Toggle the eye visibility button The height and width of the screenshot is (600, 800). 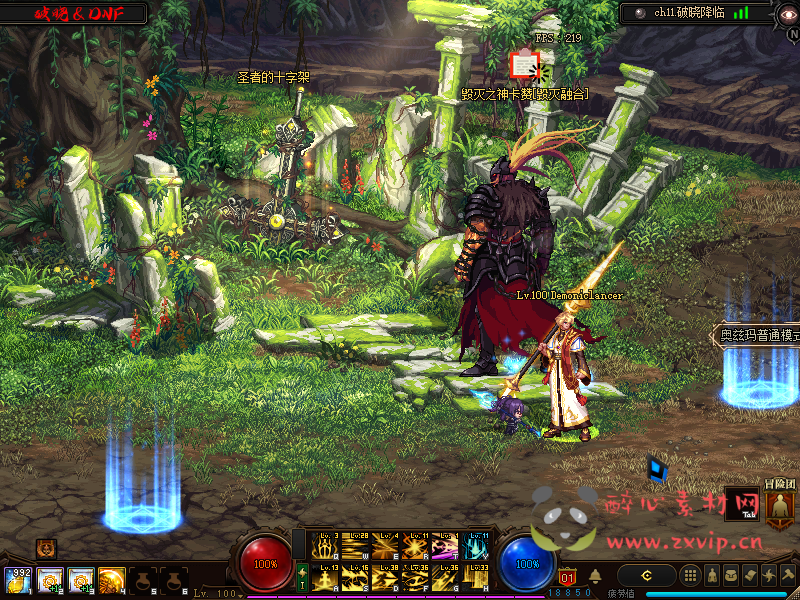click(x=786, y=13)
